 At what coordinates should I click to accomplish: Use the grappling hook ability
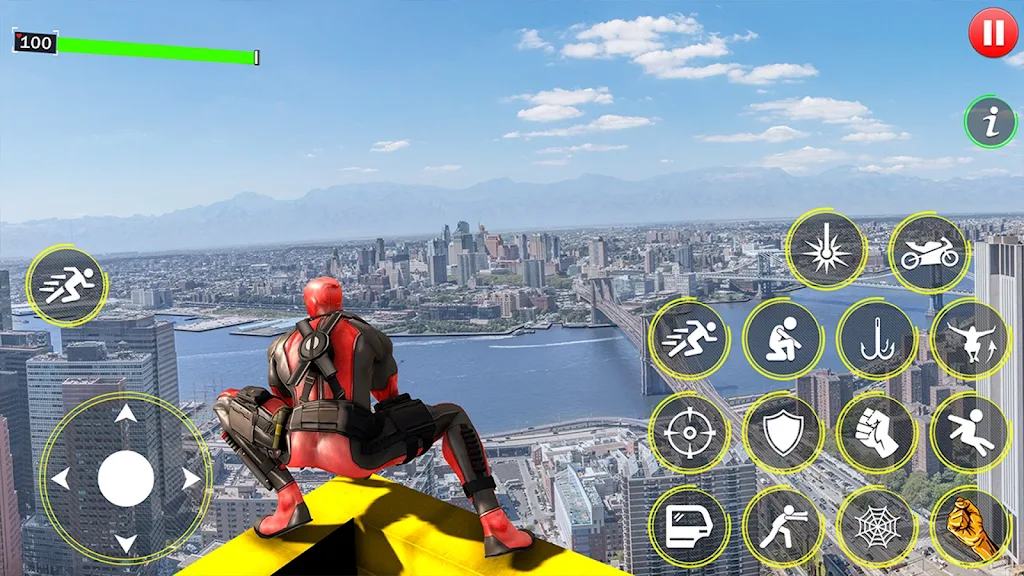(877, 339)
